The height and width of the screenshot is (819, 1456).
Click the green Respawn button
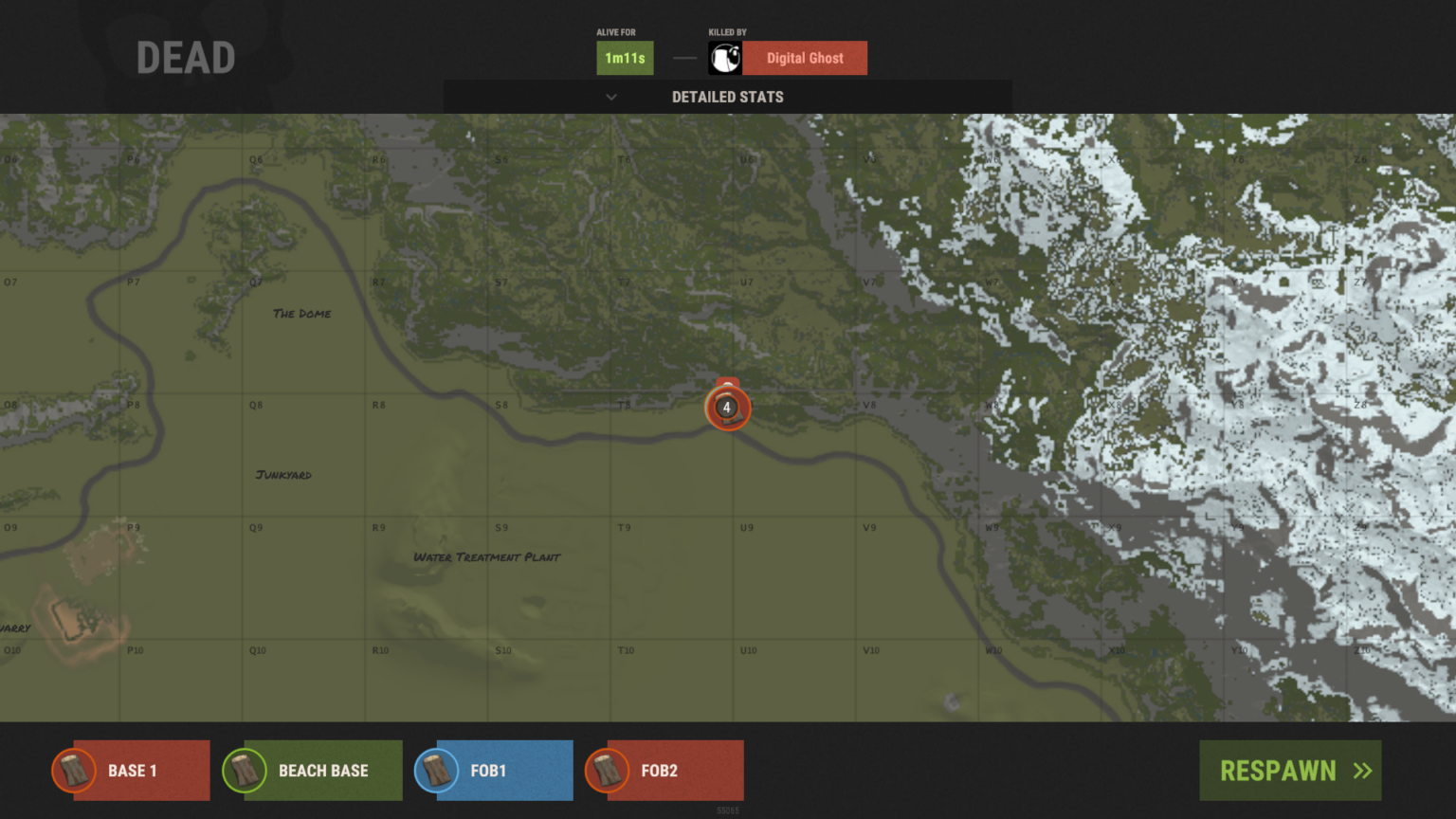point(1289,771)
